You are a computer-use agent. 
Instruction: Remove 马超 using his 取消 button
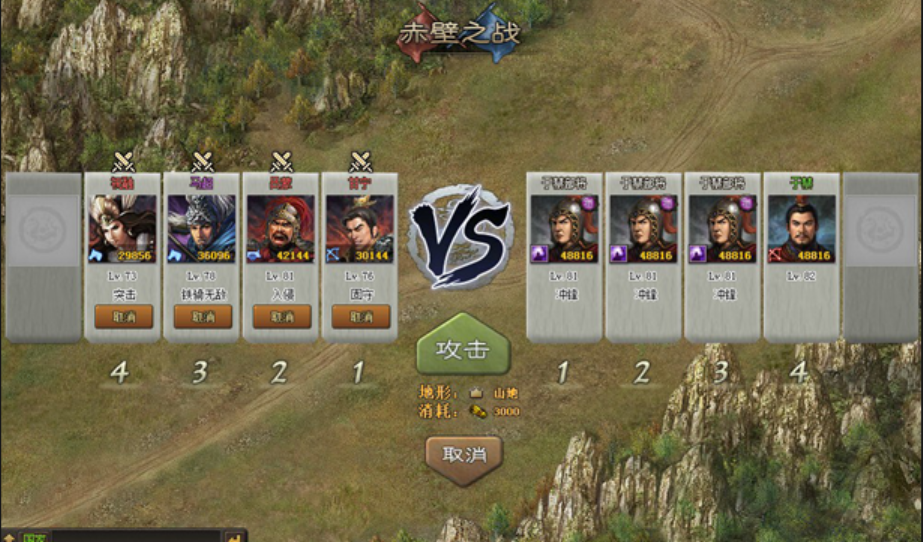point(203,316)
